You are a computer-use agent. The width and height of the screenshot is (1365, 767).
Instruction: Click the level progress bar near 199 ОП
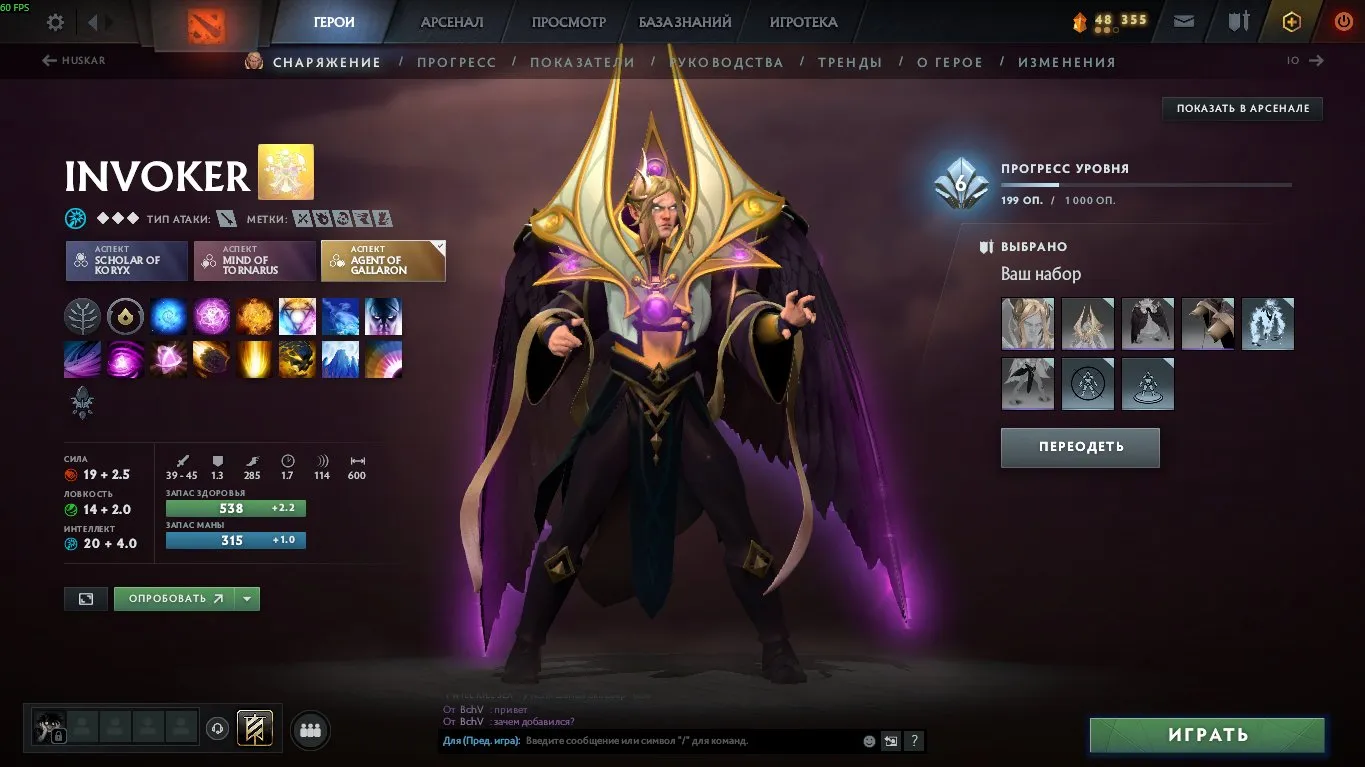(1145, 183)
